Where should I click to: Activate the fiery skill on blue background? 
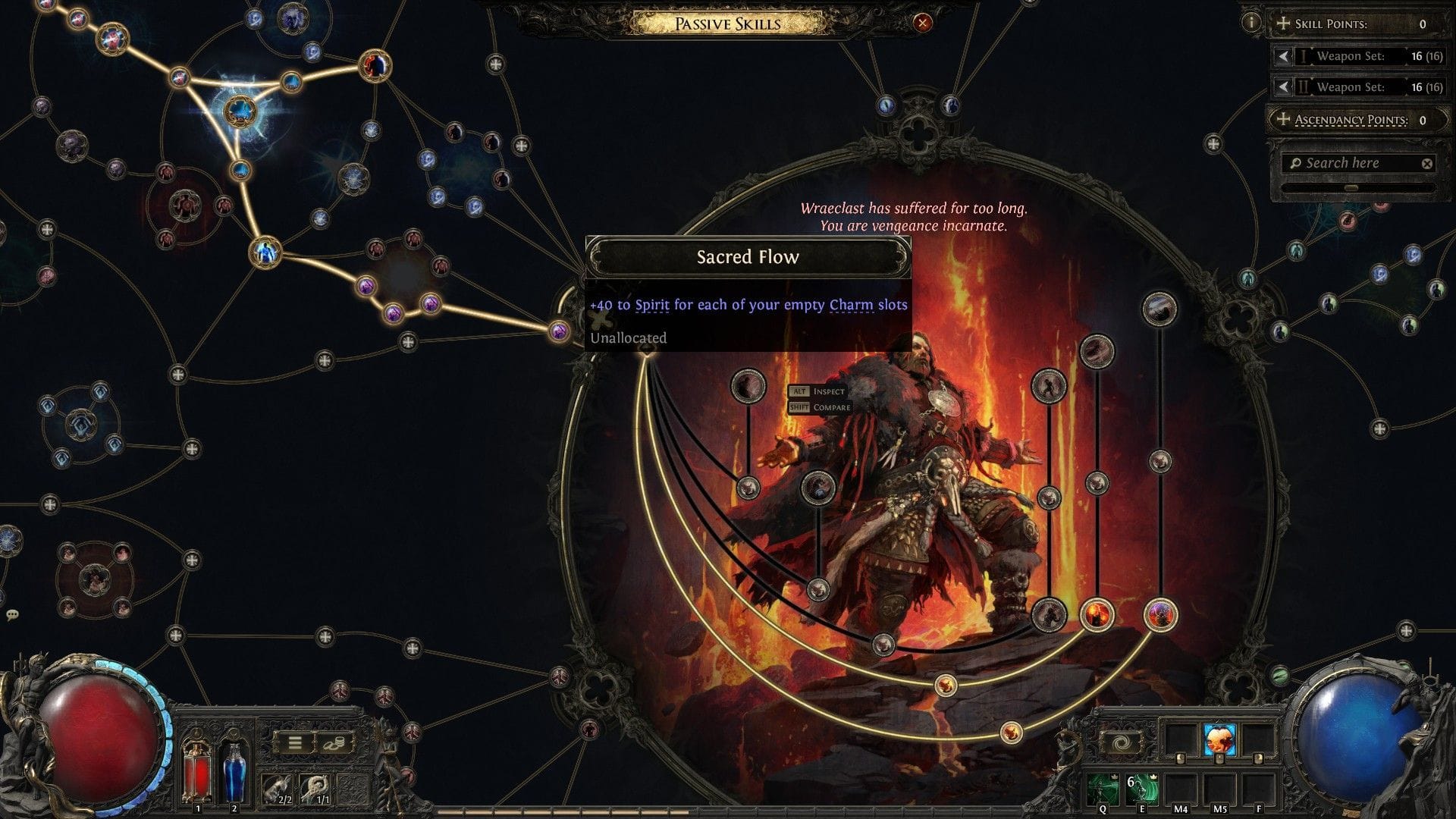coord(1219,739)
